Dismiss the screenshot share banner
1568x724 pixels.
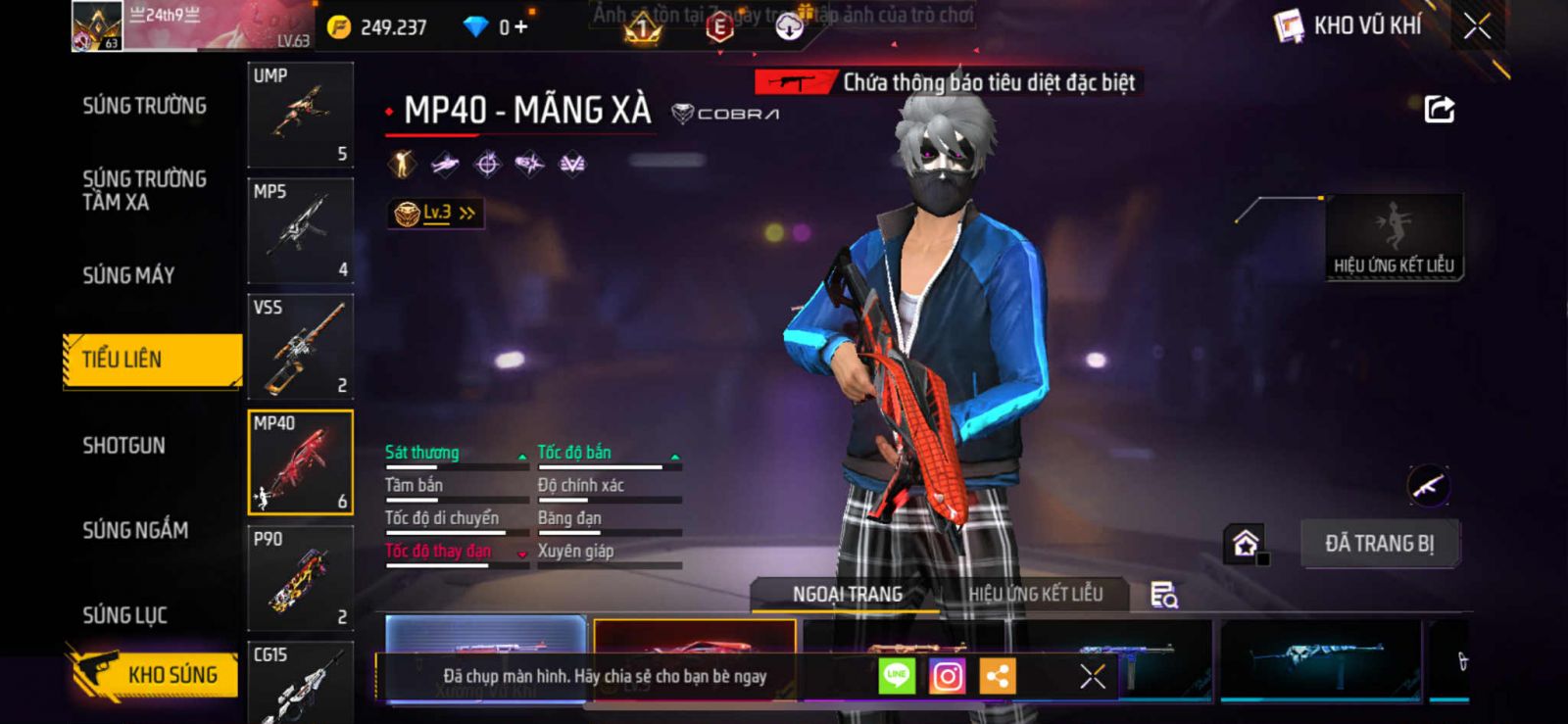pos(1092,676)
